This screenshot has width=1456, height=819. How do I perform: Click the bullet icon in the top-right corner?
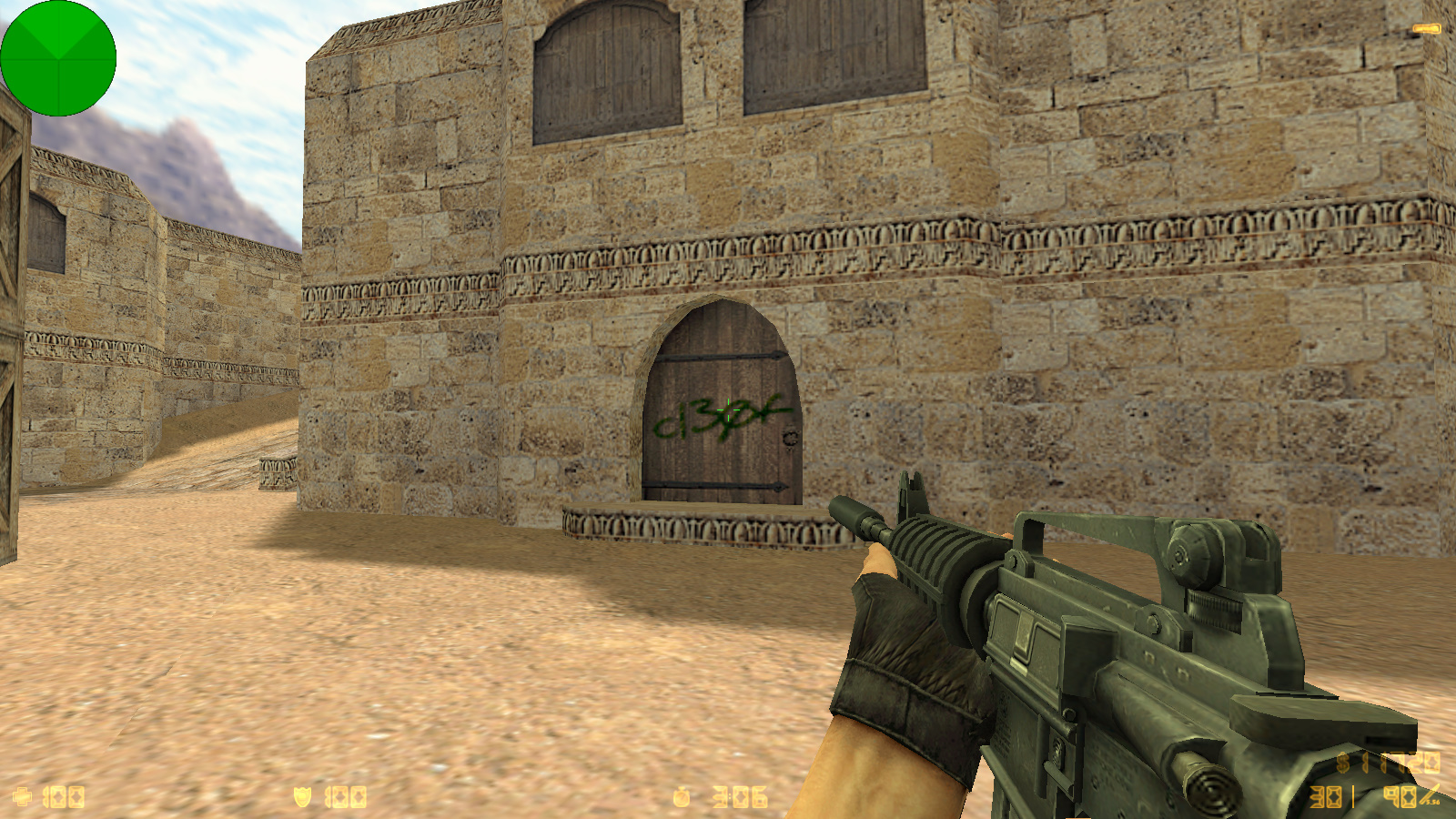(x=1426, y=28)
